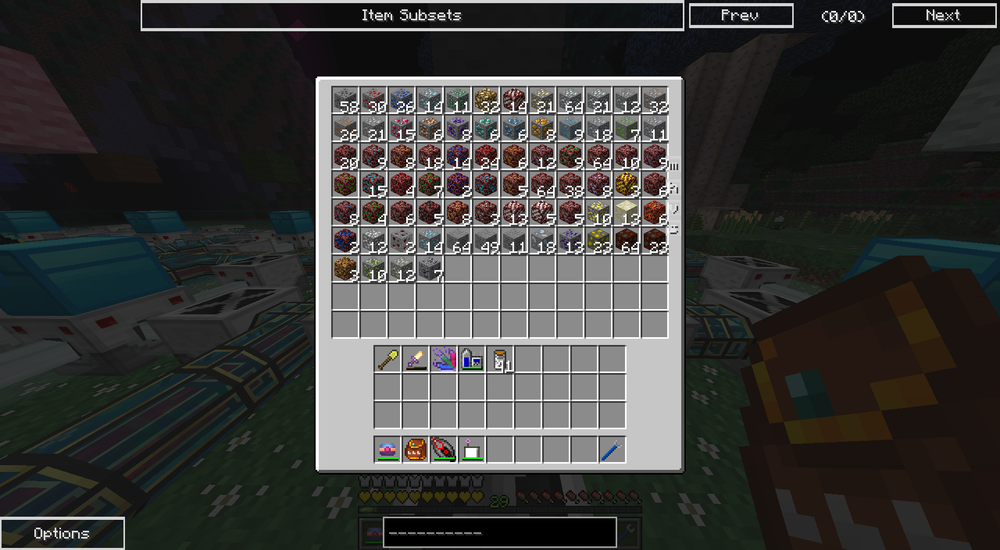Pick the blue tank machine item

472,359
